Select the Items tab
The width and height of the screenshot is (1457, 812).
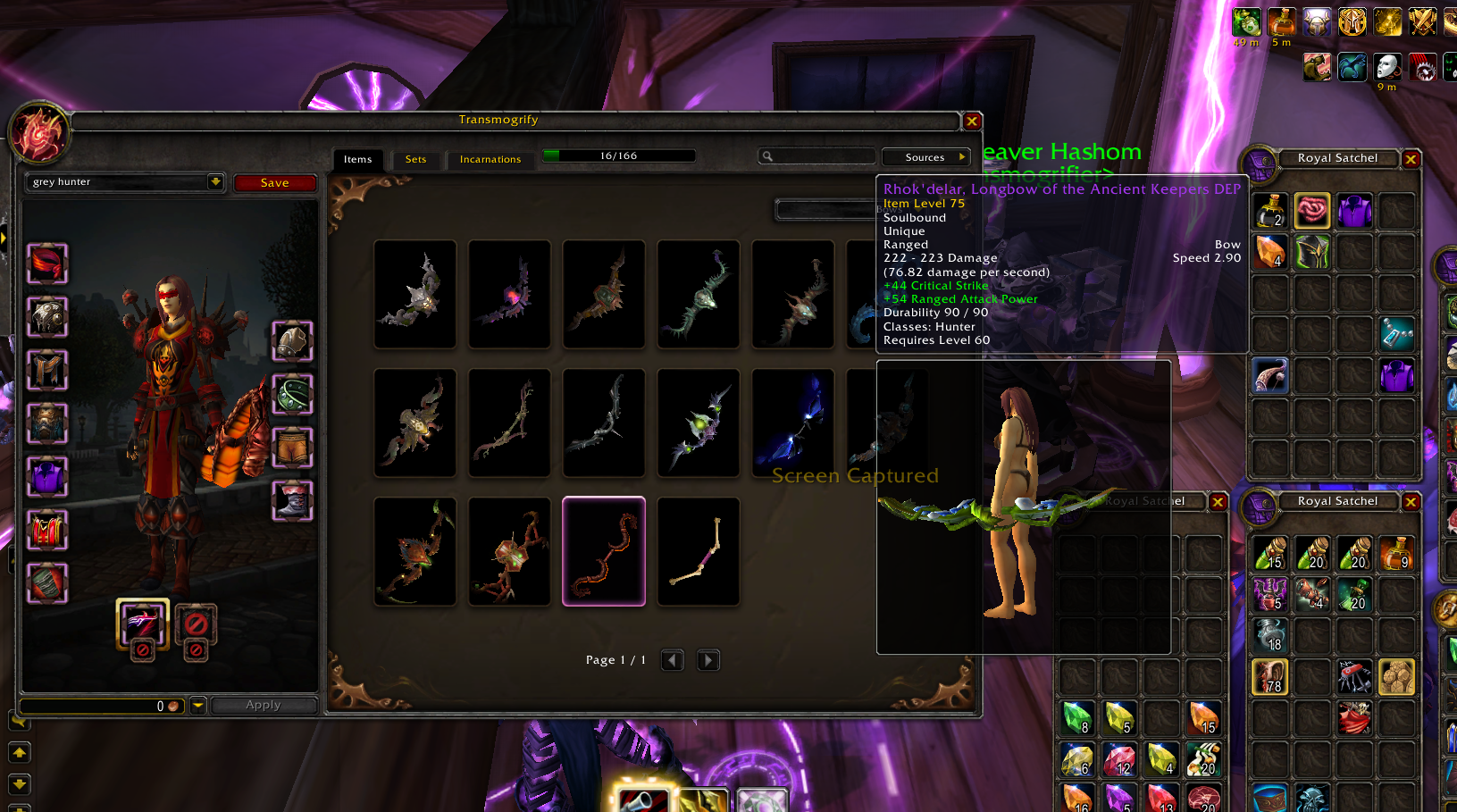[357, 159]
